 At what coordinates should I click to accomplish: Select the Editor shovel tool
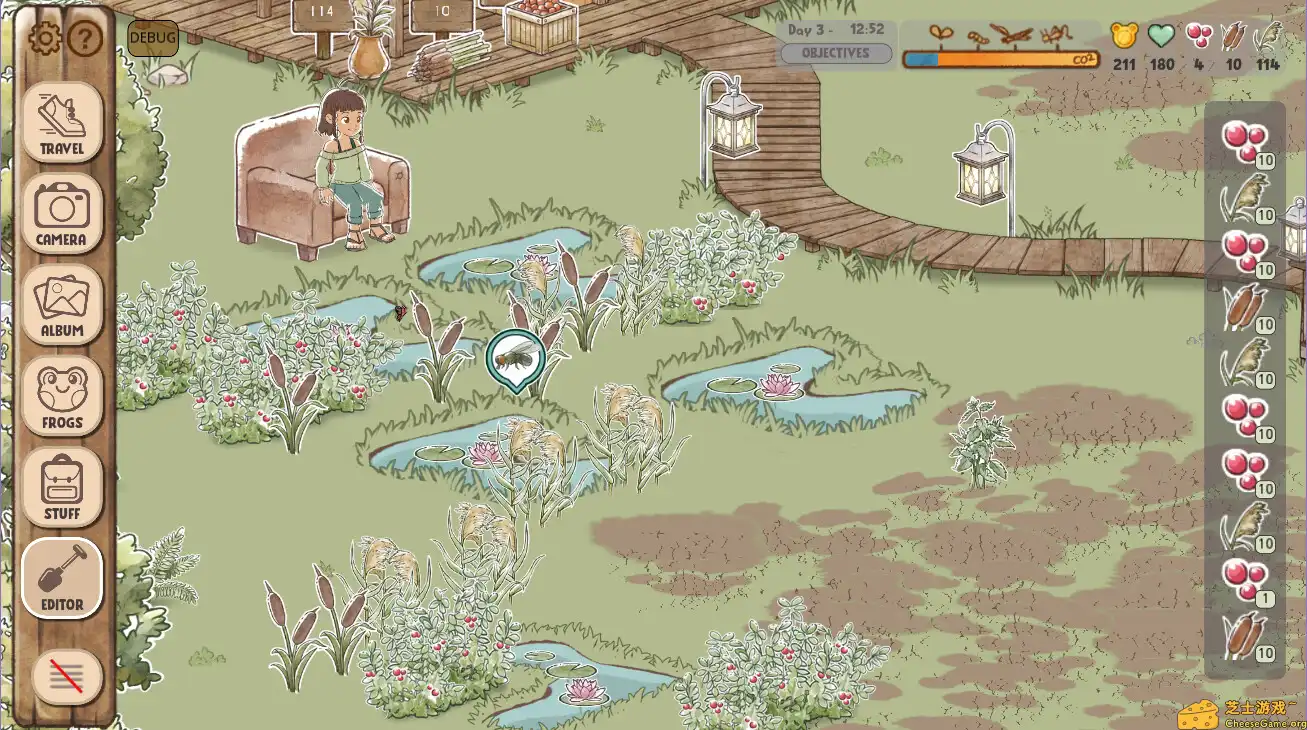coord(62,577)
